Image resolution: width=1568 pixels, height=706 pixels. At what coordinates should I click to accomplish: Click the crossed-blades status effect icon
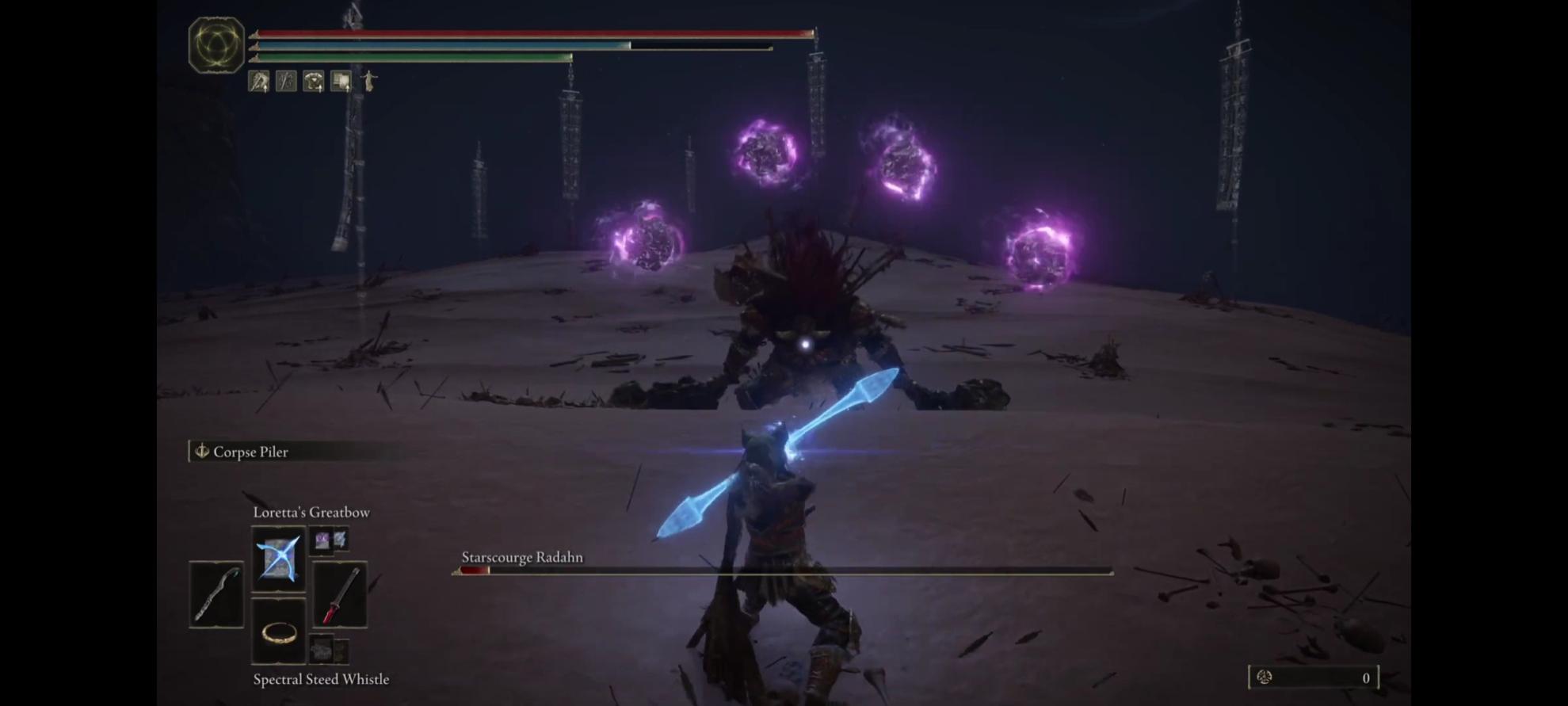click(286, 81)
